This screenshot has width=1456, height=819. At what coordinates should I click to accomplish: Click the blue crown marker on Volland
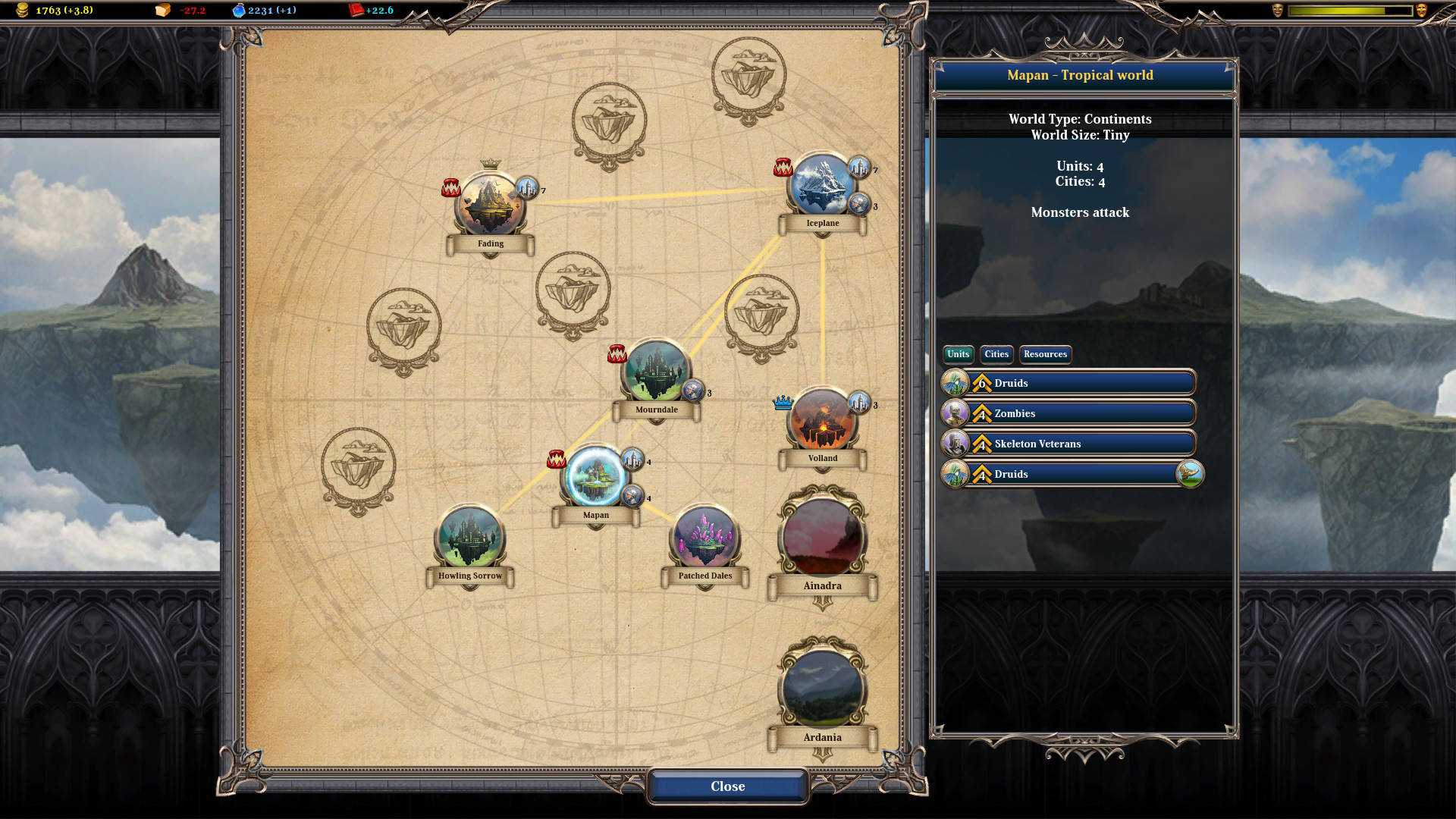tap(783, 403)
